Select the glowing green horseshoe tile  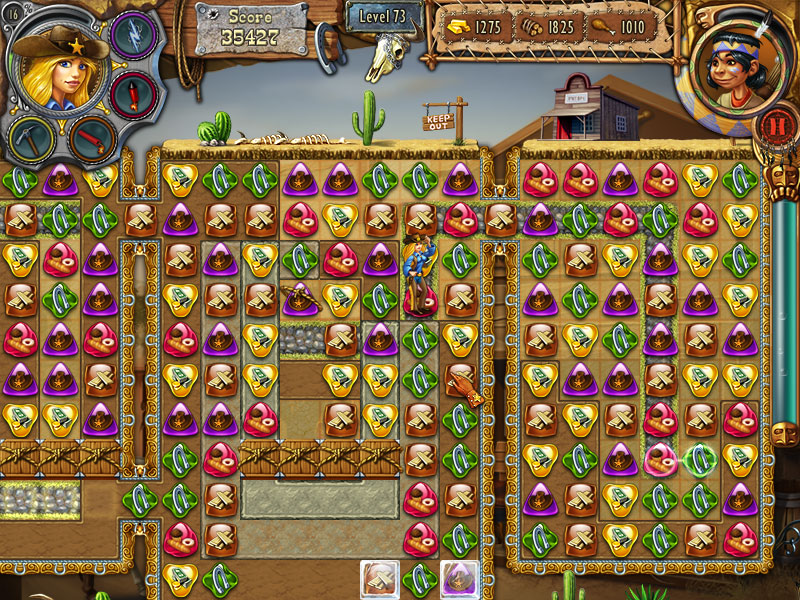699,458
